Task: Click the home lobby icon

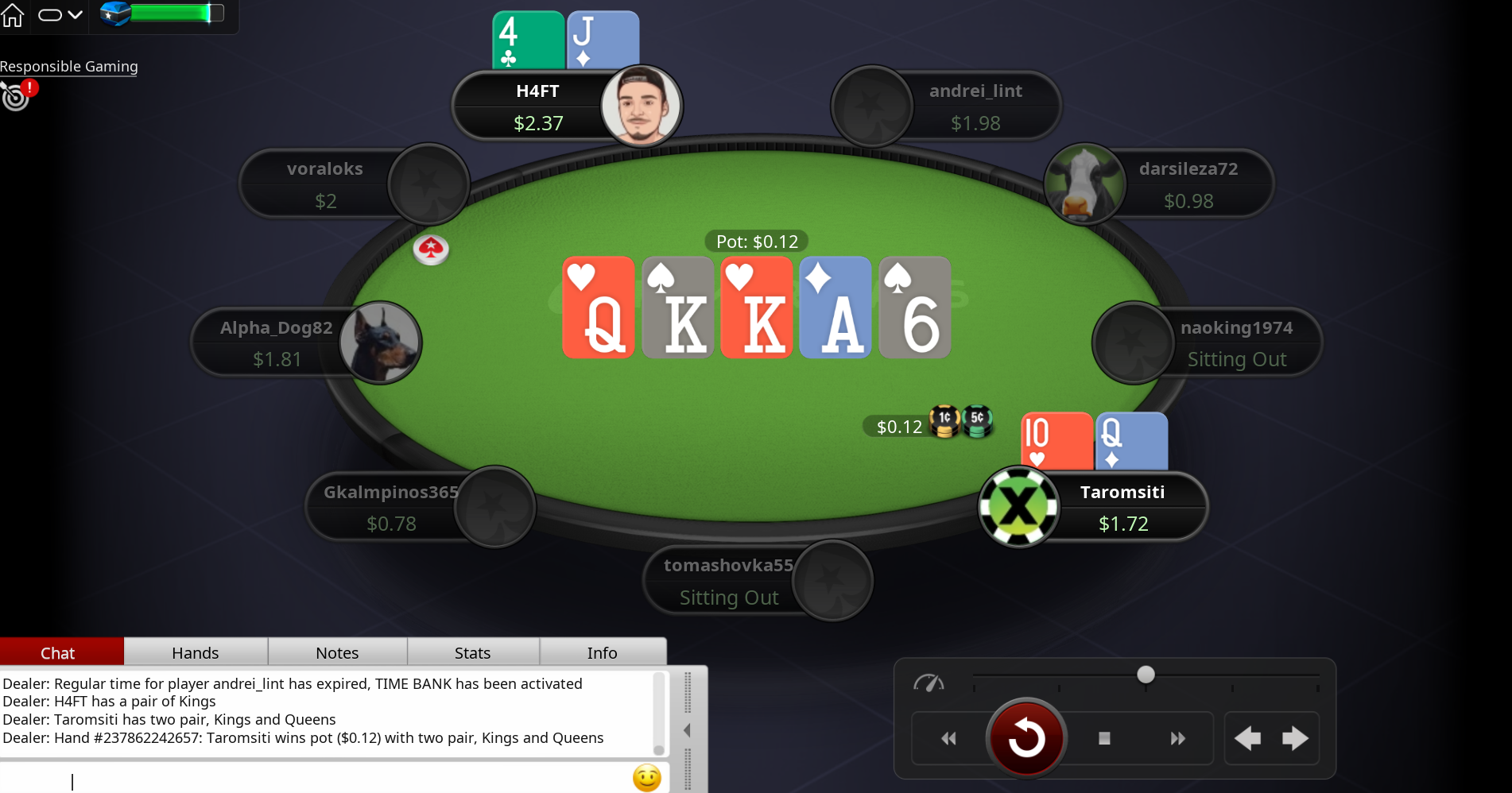Action: [13, 15]
